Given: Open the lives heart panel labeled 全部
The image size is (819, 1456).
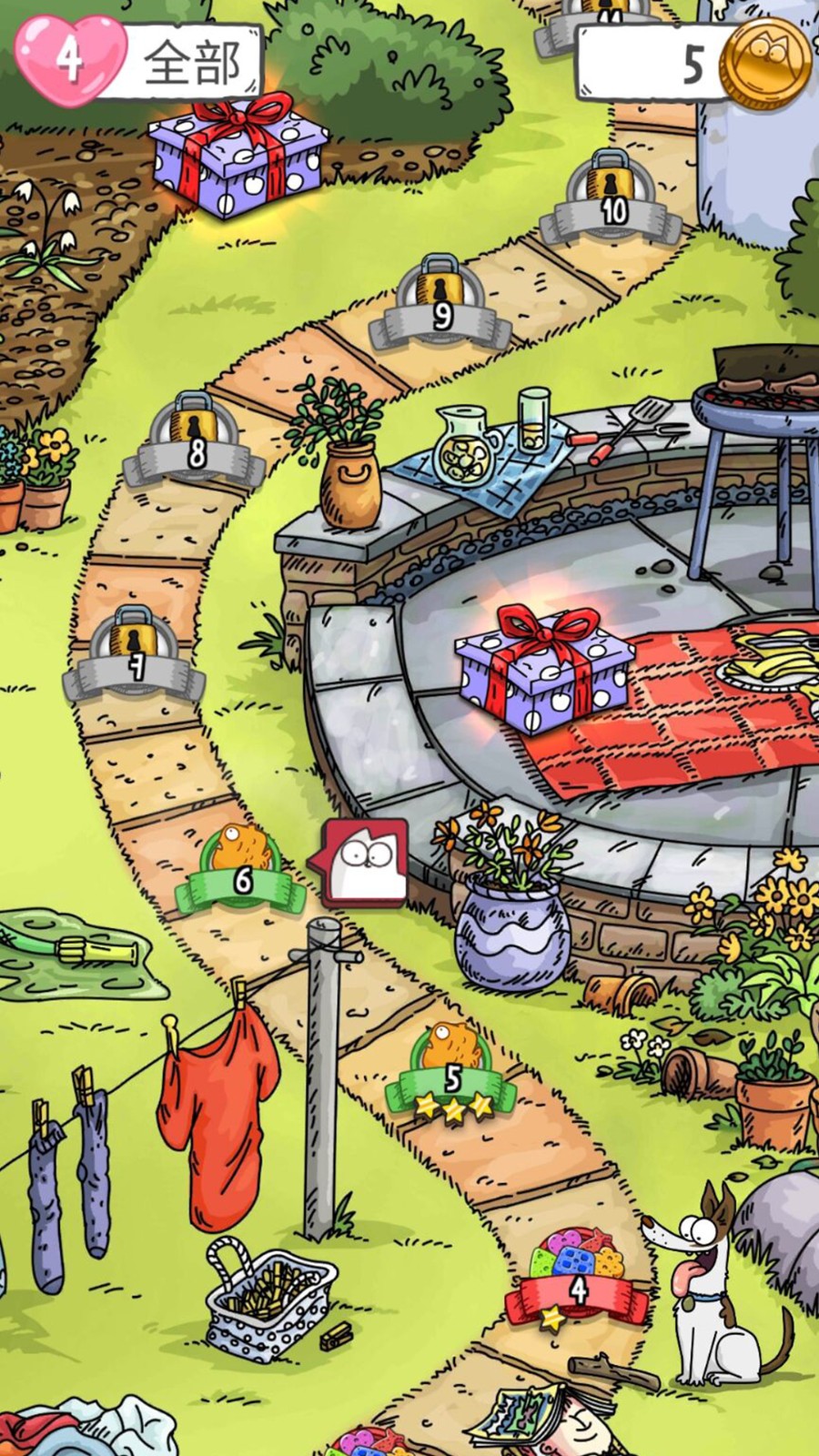Looking at the screenshot, I should click(136, 62).
